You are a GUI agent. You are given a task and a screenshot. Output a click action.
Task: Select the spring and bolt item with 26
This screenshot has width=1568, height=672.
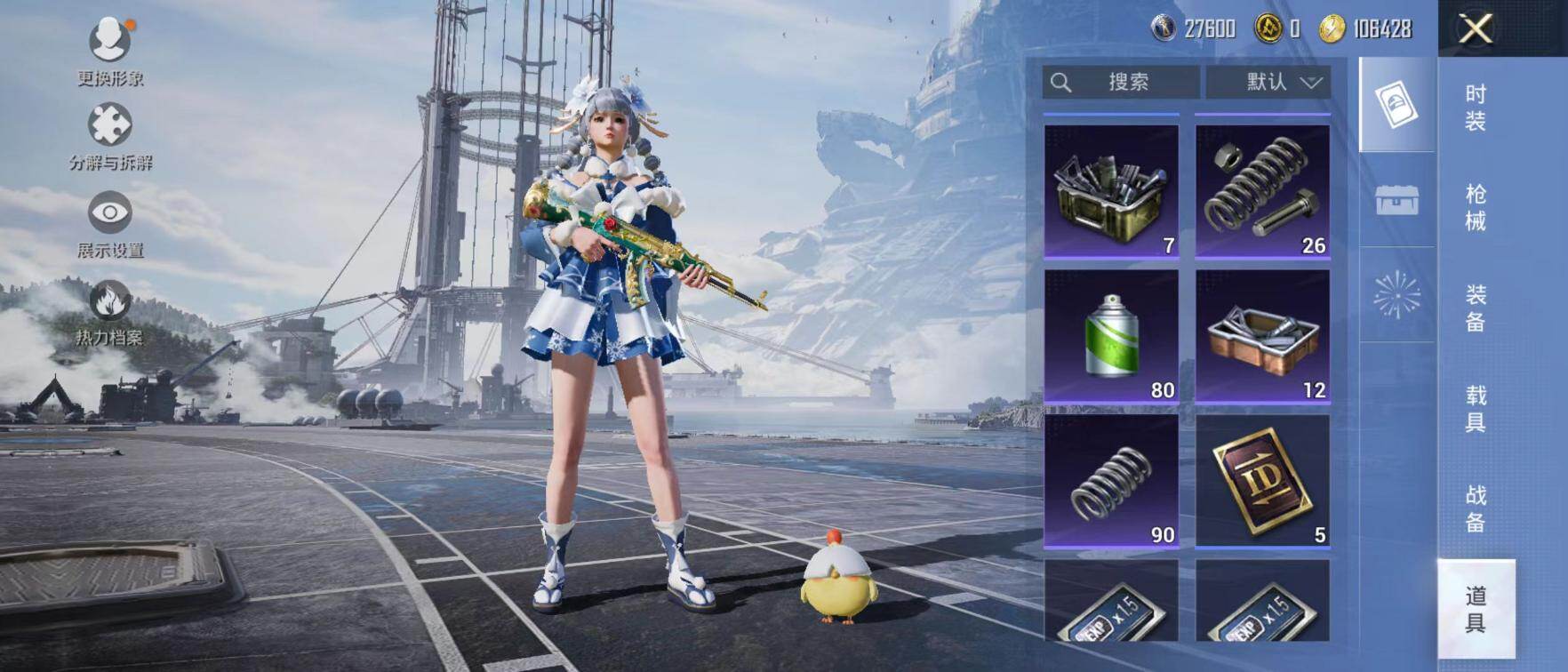(1262, 190)
